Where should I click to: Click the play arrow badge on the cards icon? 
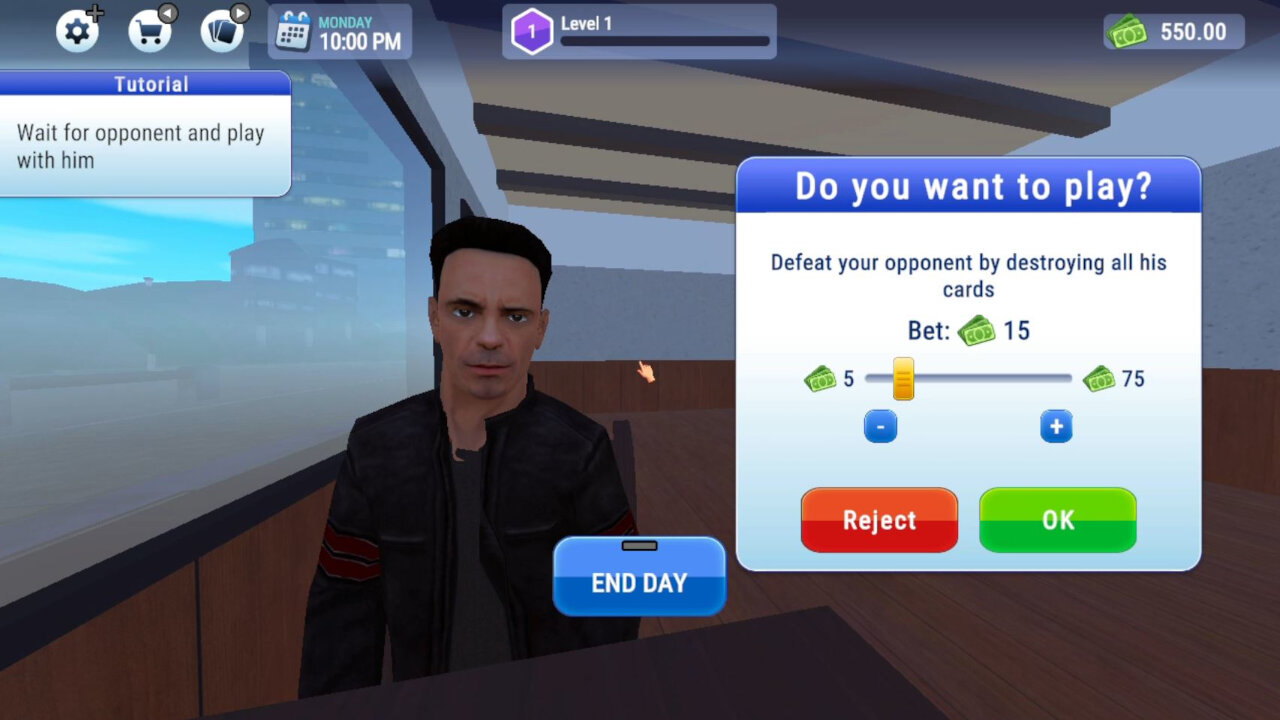tap(240, 13)
